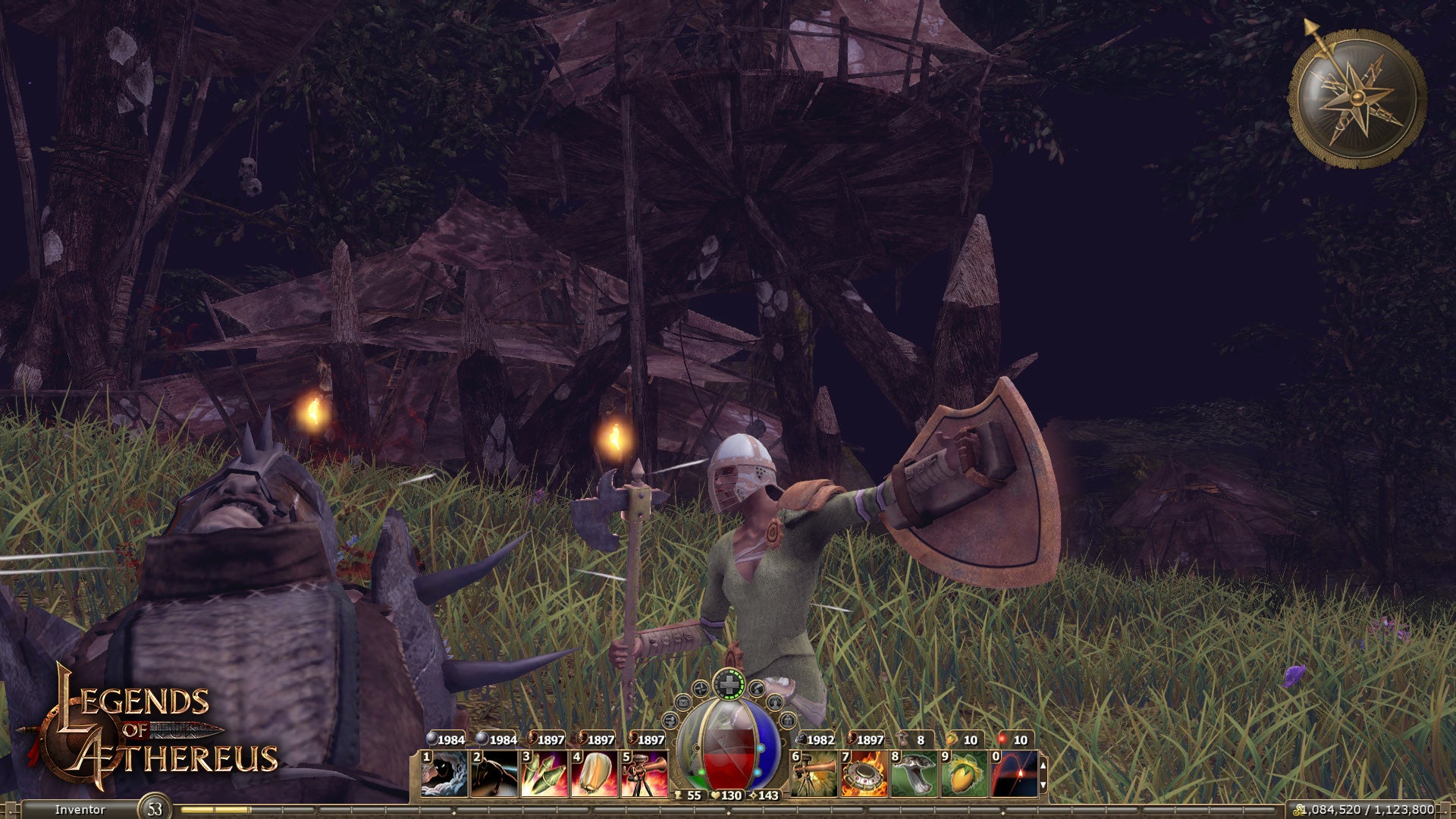The width and height of the screenshot is (1456, 819).
Task: Eat the yellow fruit in slot 9
Action: pyautogui.click(x=964, y=773)
